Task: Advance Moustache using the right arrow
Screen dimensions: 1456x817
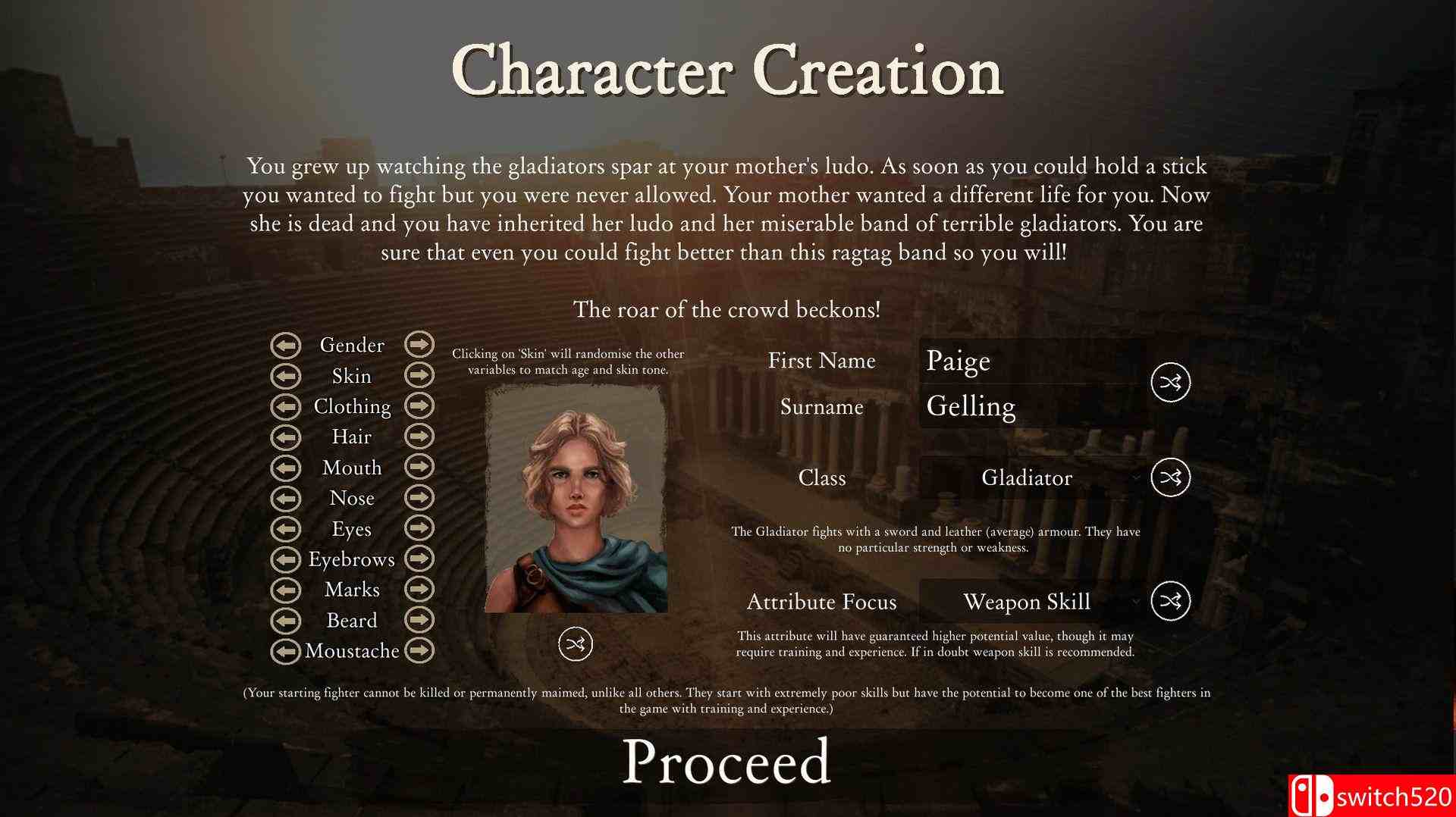Action: [x=419, y=650]
